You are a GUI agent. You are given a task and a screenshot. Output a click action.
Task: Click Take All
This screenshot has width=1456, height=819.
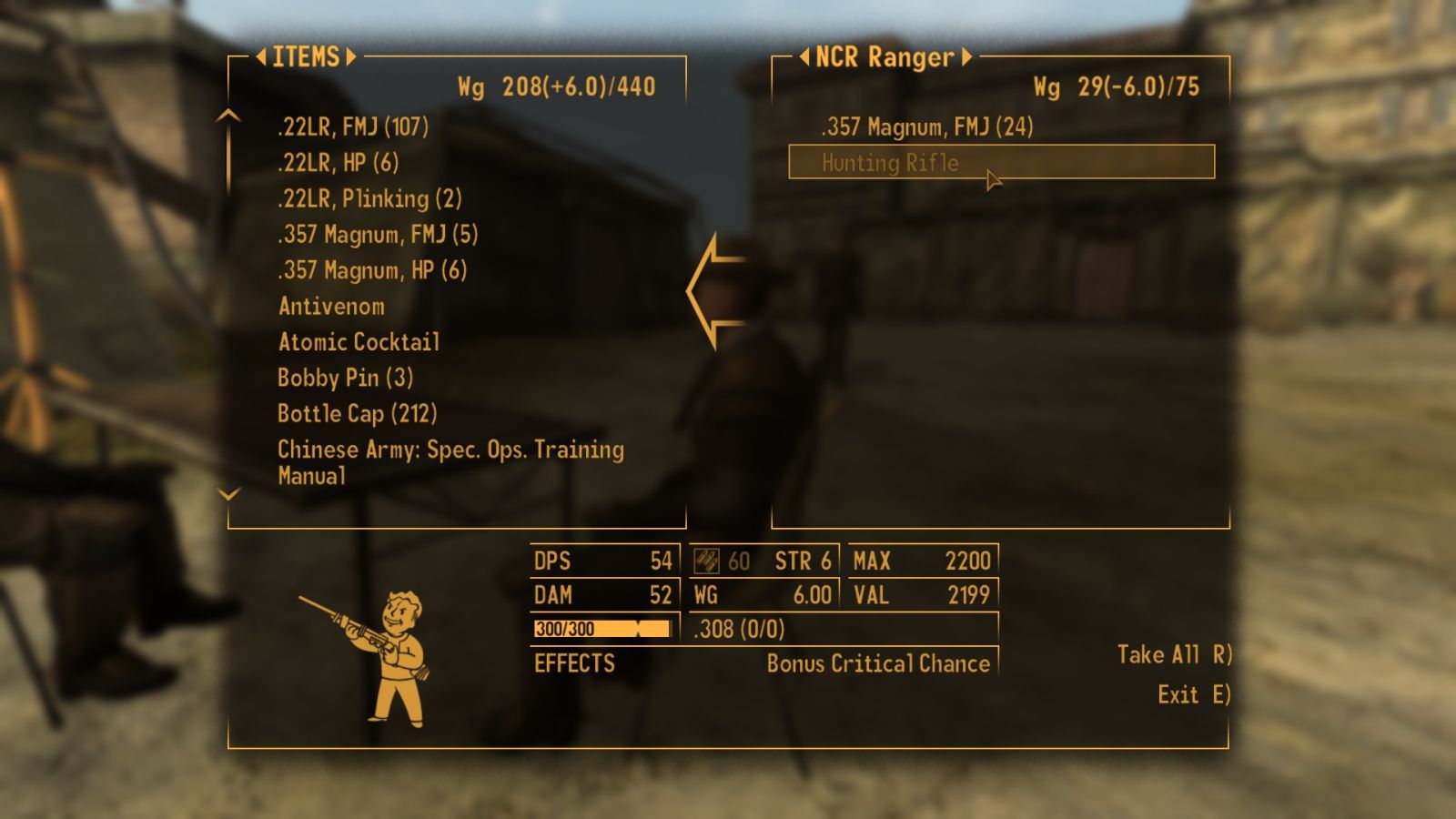[1174, 654]
